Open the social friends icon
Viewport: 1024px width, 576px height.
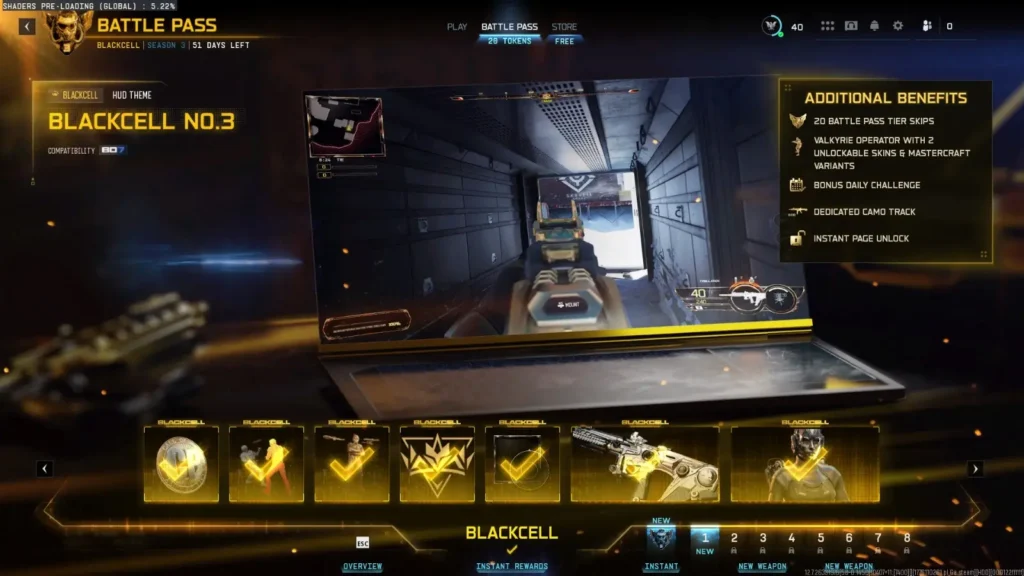pos(926,26)
